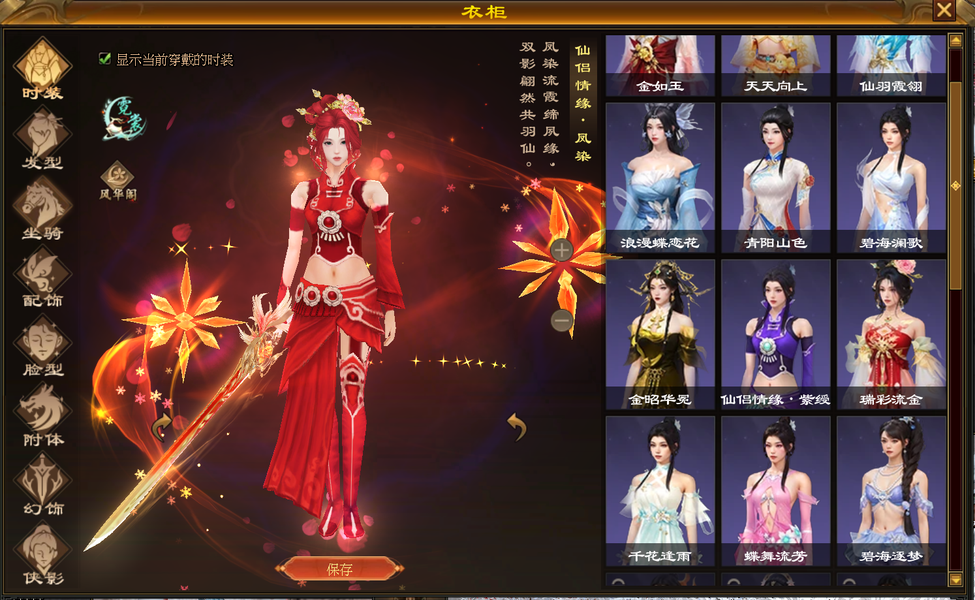
Task: Close the 衣柜 wardrobe window
Action: pos(943,10)
